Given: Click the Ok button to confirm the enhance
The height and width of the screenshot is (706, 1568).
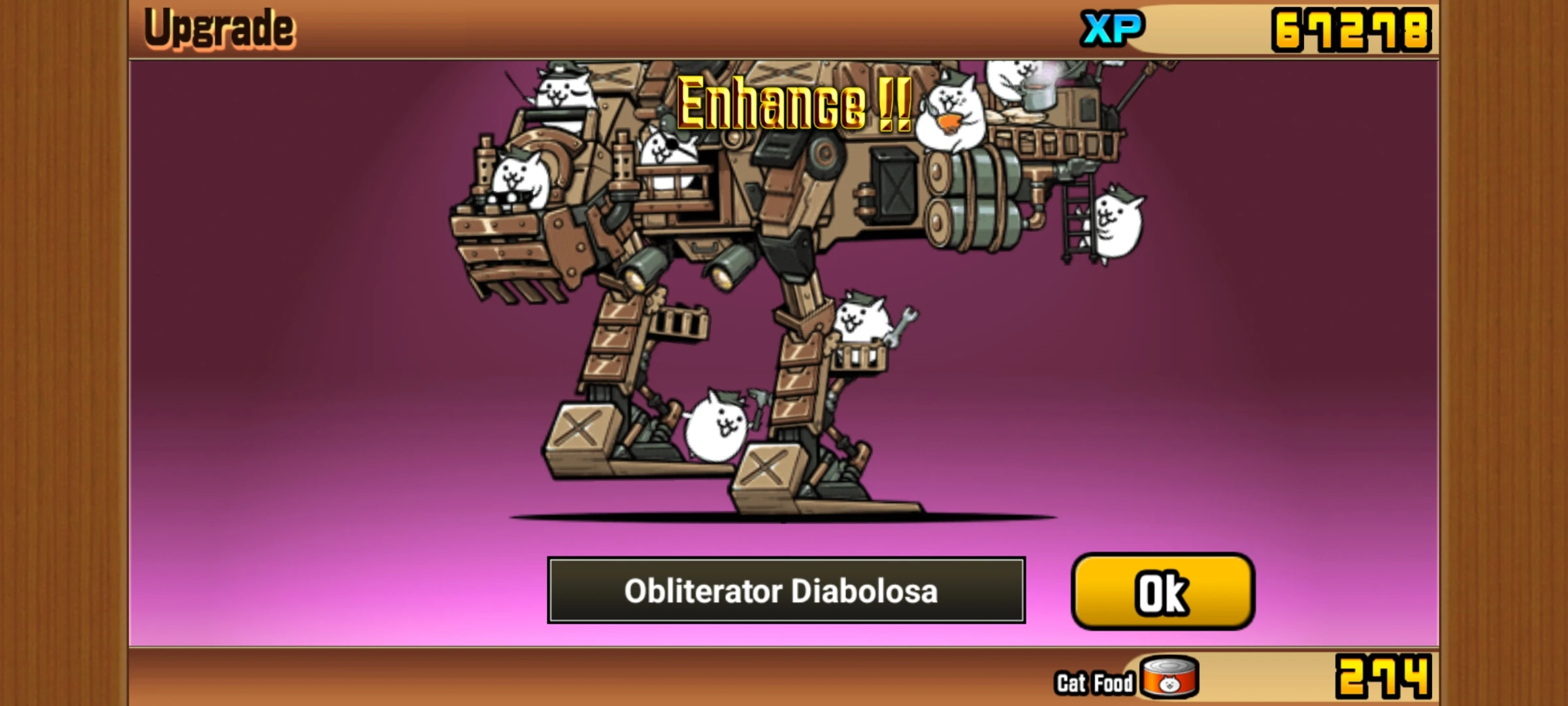Looking at the screenshot, I should pos(1163,592).
